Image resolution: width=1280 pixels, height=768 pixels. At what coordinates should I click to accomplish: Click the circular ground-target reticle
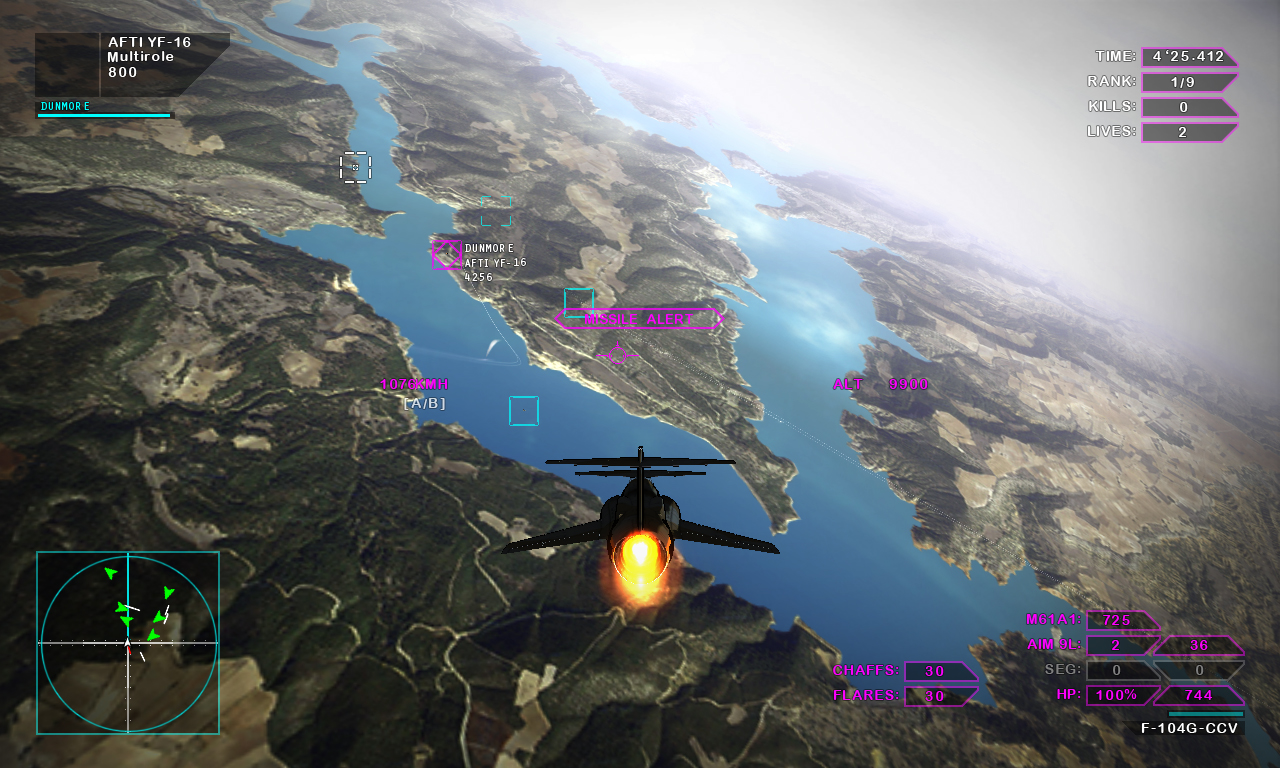coord(618,354)
